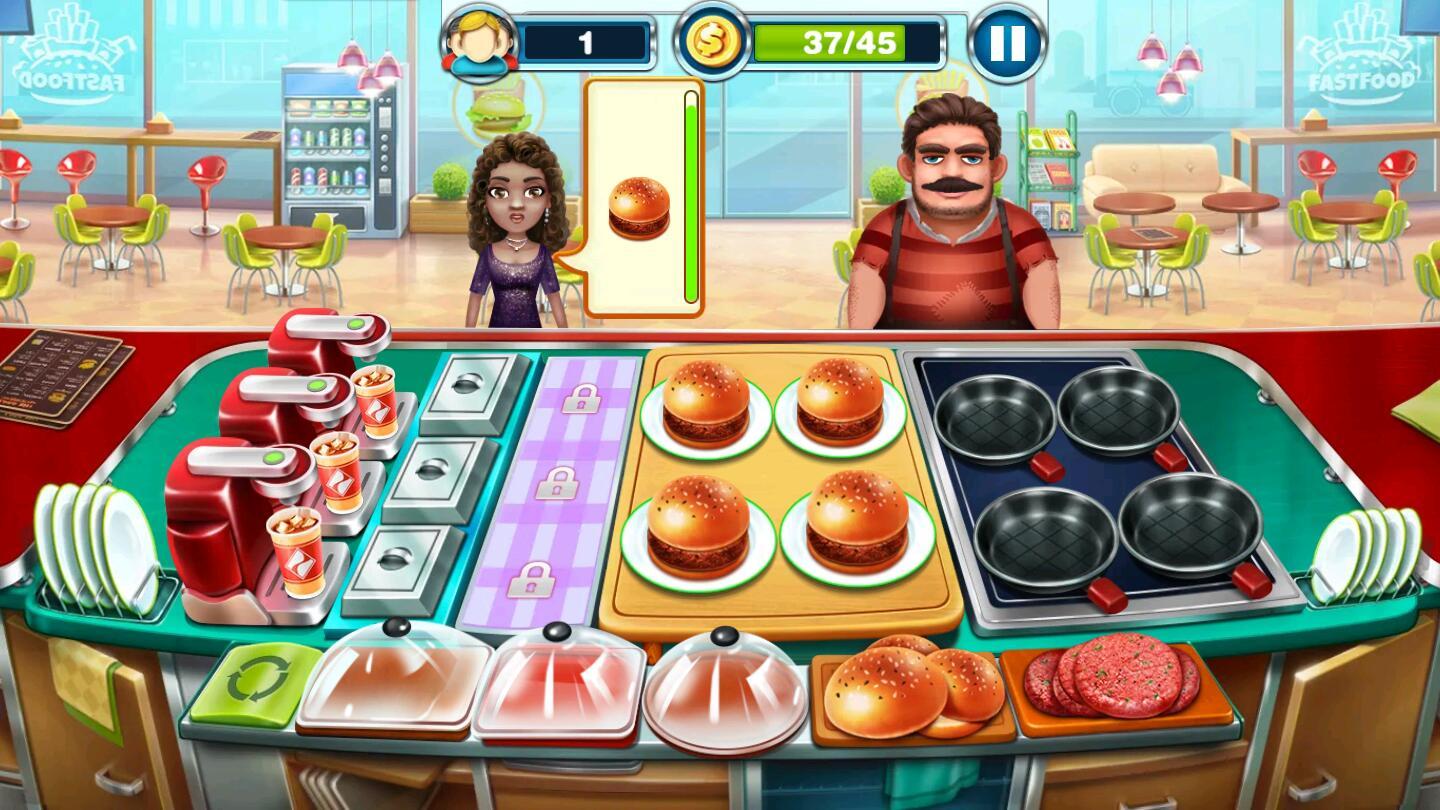This screenshot has width=1440, height=810.
Task: Select the round dome-covered plate
Action: tap(724, 687)
